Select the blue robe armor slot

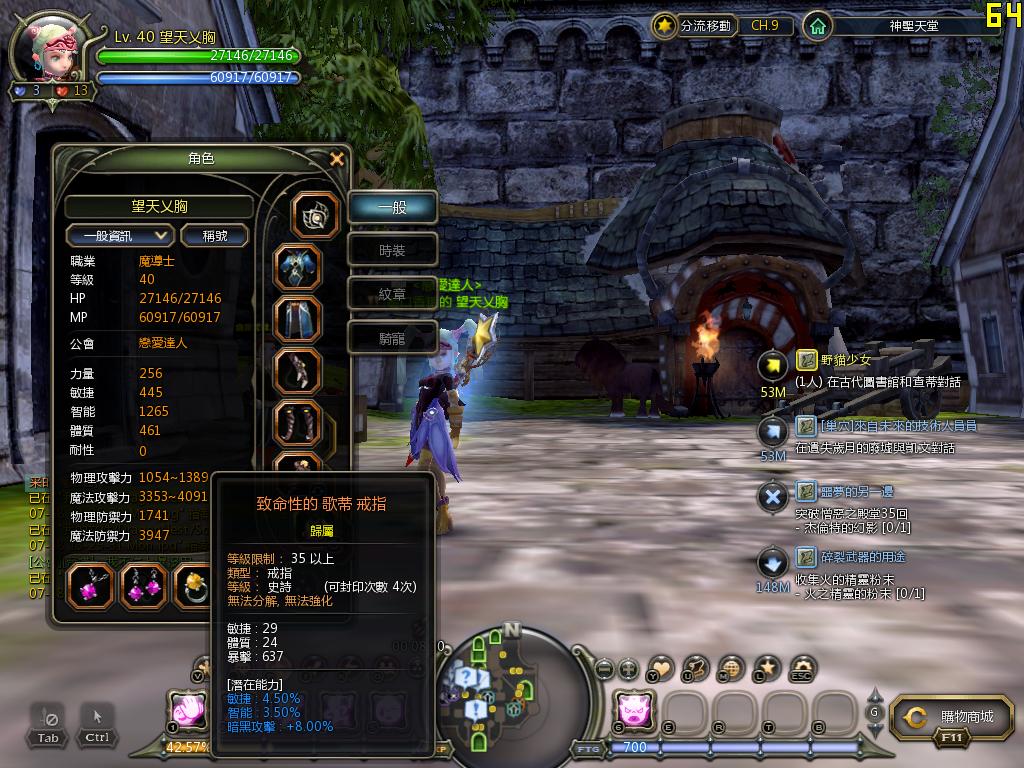pos(298,268)
